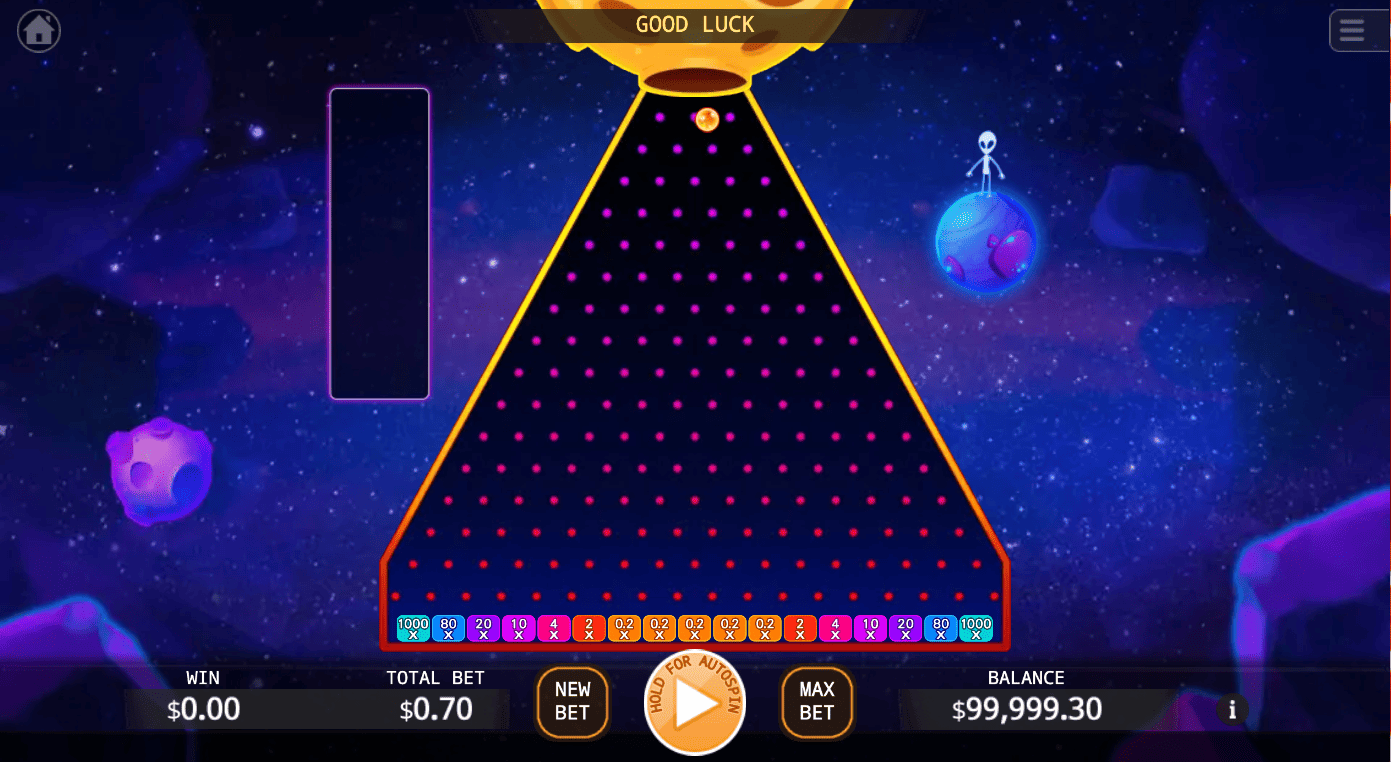1391x762 pixels.
Task: Choose NEW BET
Action: tap(572, 701)
